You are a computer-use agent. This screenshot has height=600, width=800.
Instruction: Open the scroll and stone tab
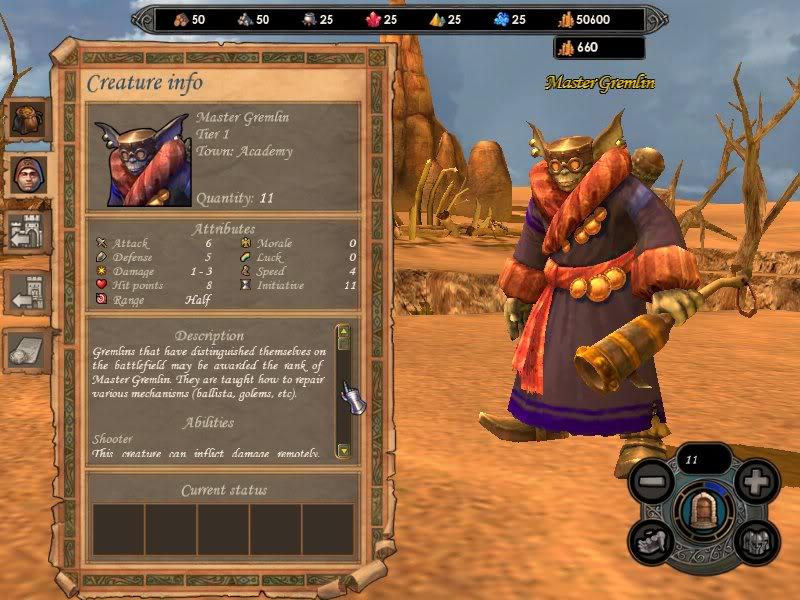[29, 349]
